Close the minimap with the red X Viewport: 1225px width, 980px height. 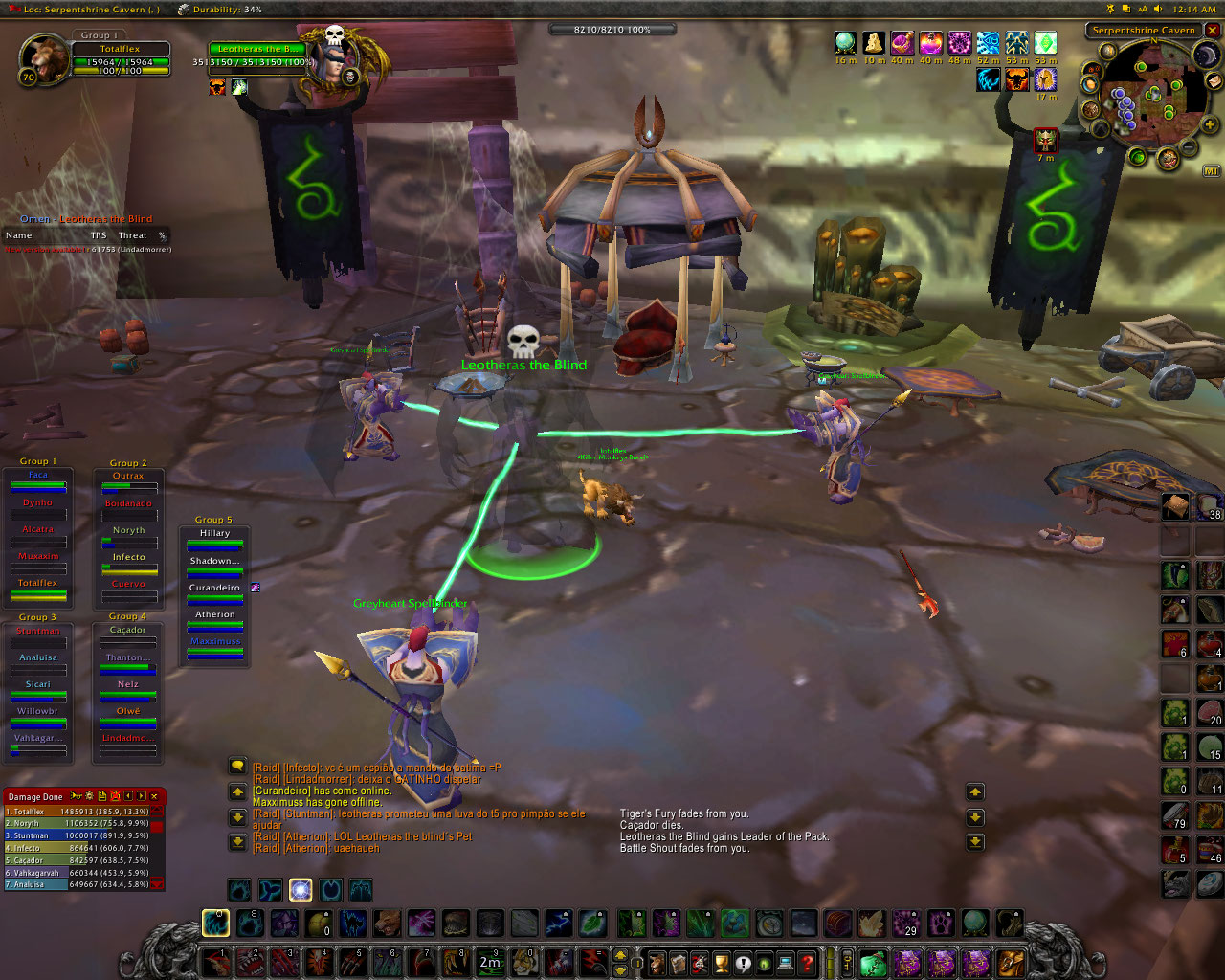click(1212, 31)
